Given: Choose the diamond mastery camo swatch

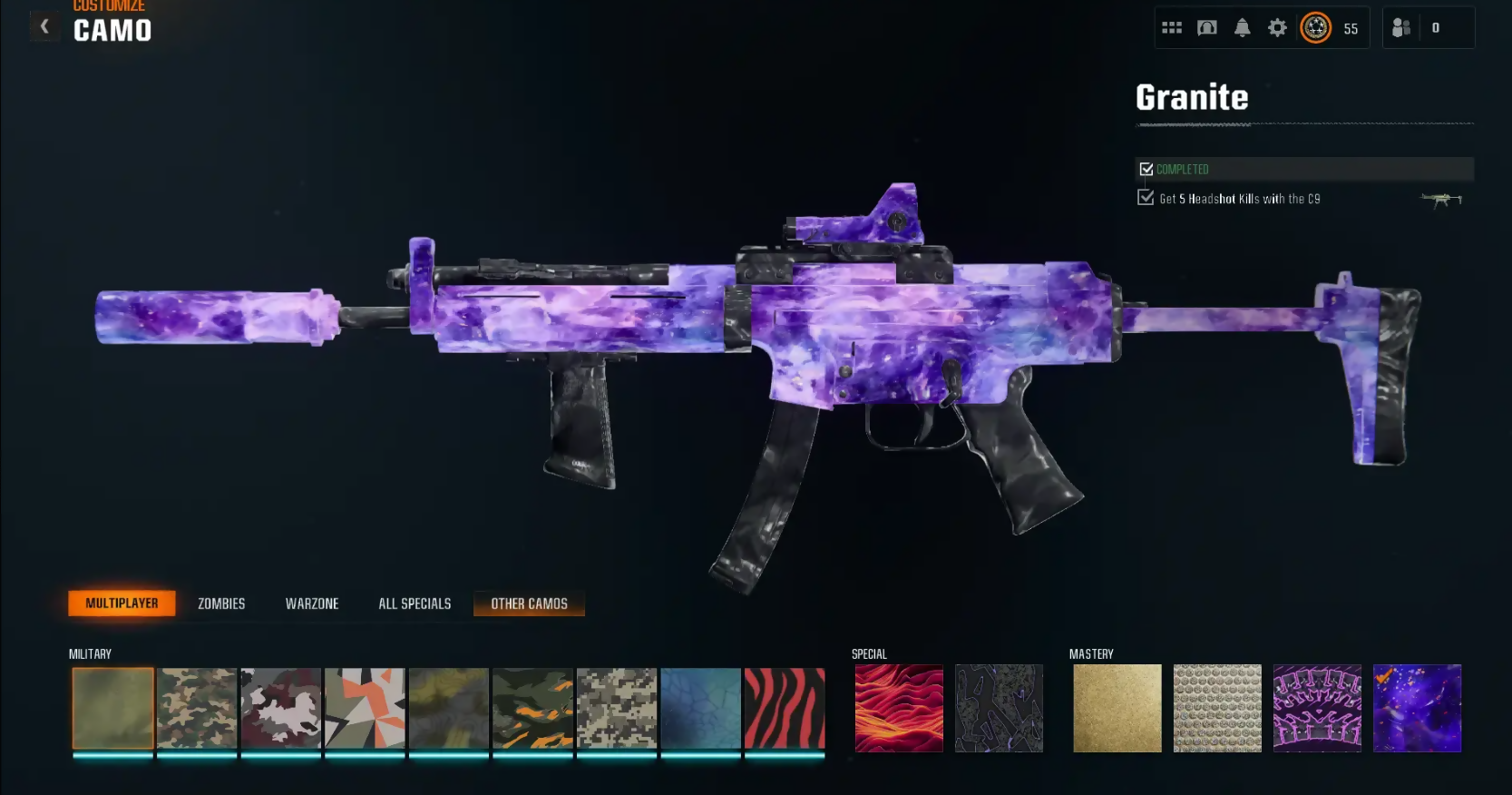Looking at the screenshot, I should pos(1217,709).
